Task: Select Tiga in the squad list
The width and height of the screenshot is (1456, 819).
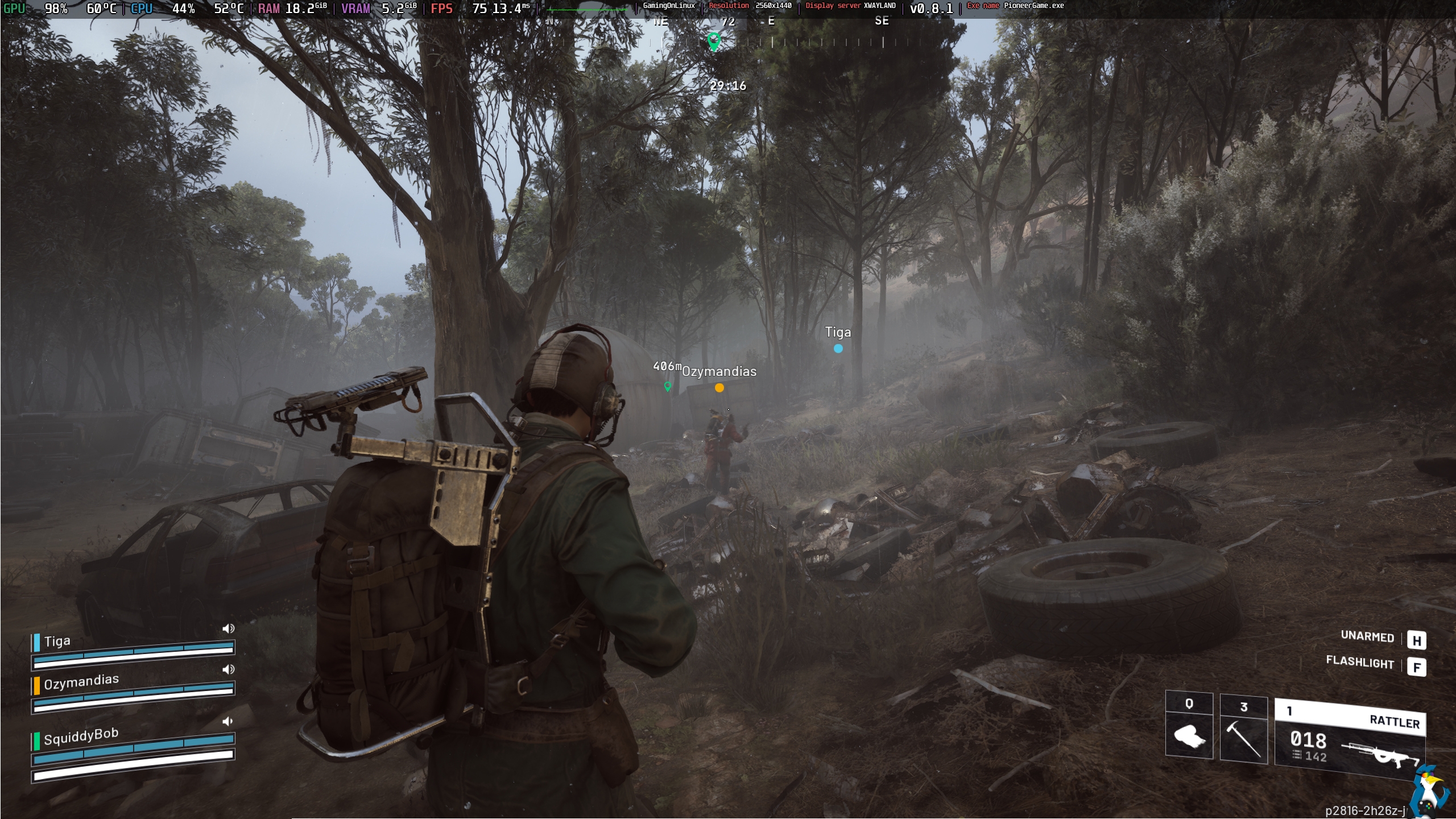Action: 57,642
